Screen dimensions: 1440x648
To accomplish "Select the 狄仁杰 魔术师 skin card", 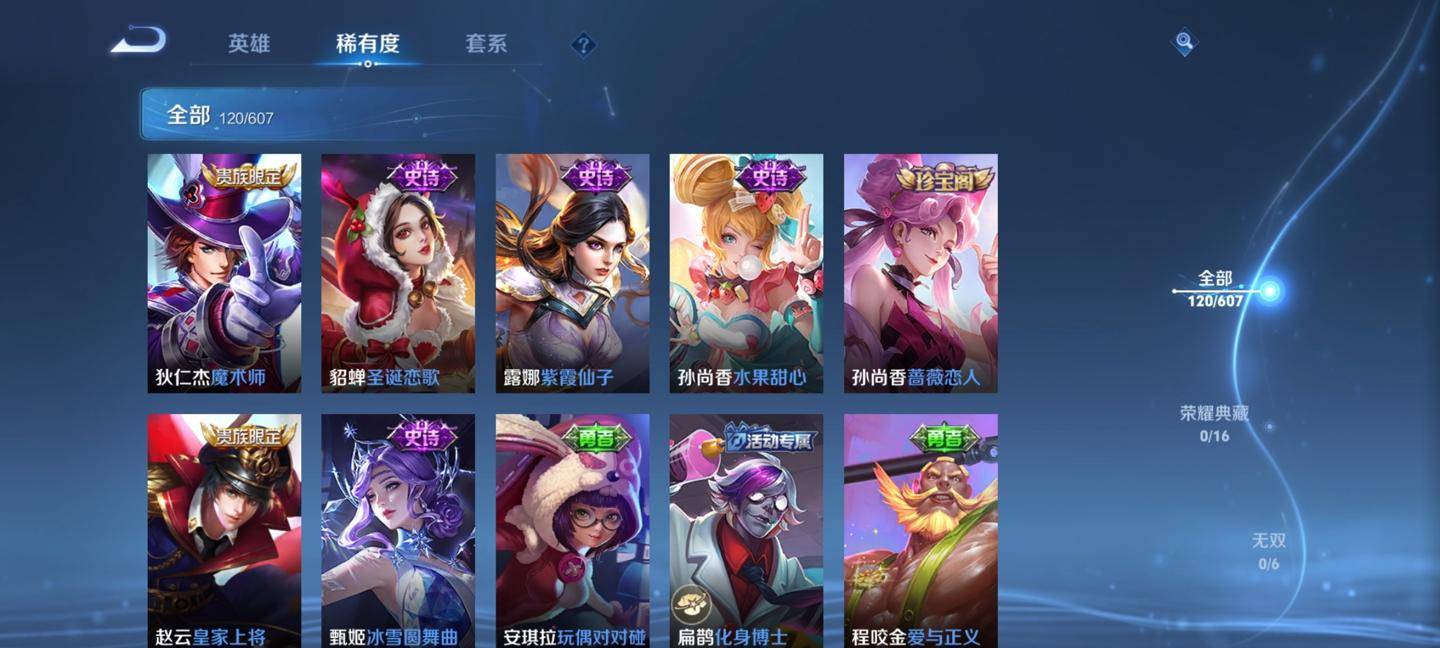I will 224,273.
